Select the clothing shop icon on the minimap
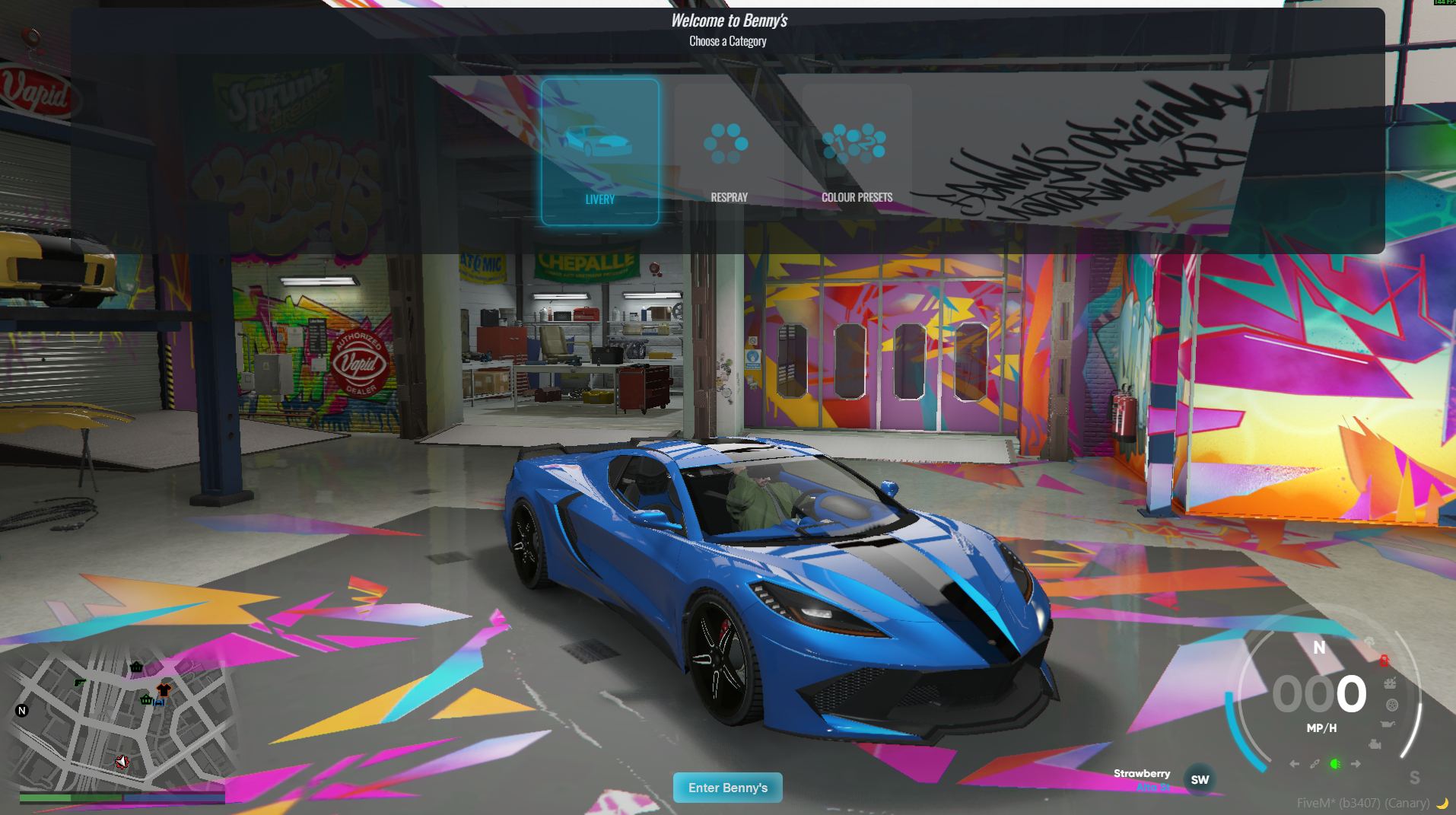The width and height of the screenshot is (1456, 815). [162, 691]
